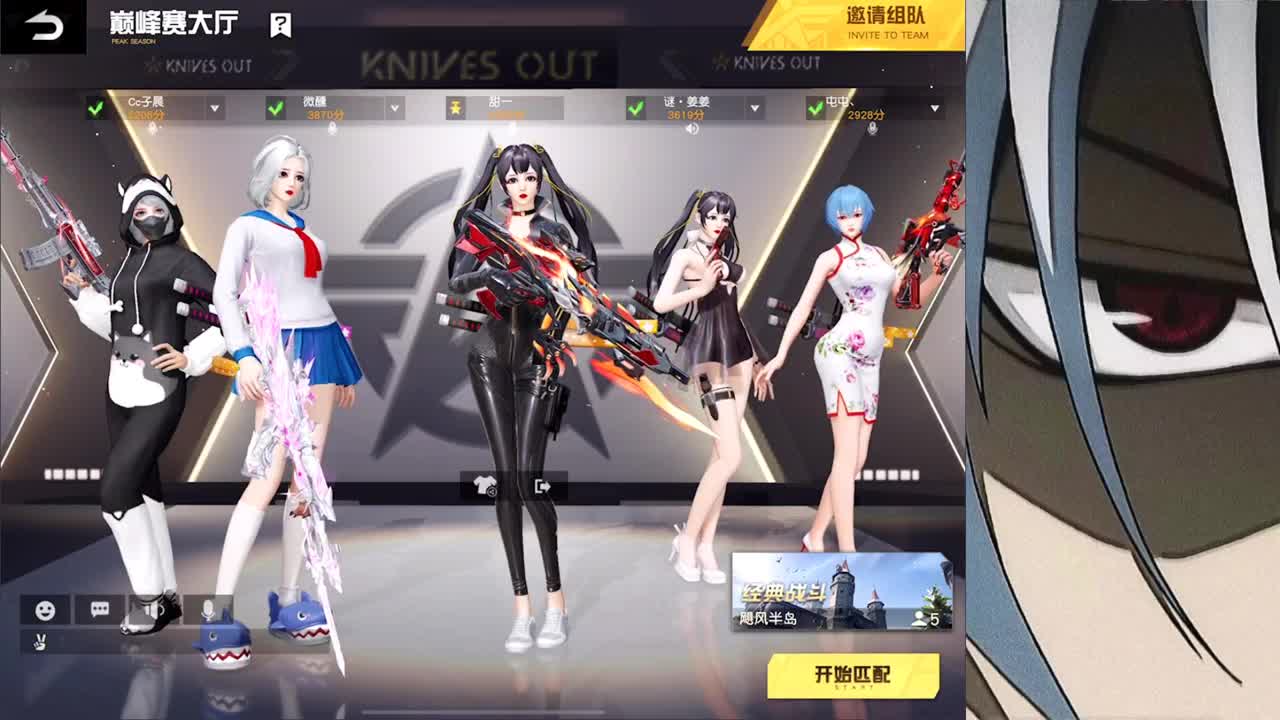
Task: Open the chat message window
Action: (x=98, y=612)
